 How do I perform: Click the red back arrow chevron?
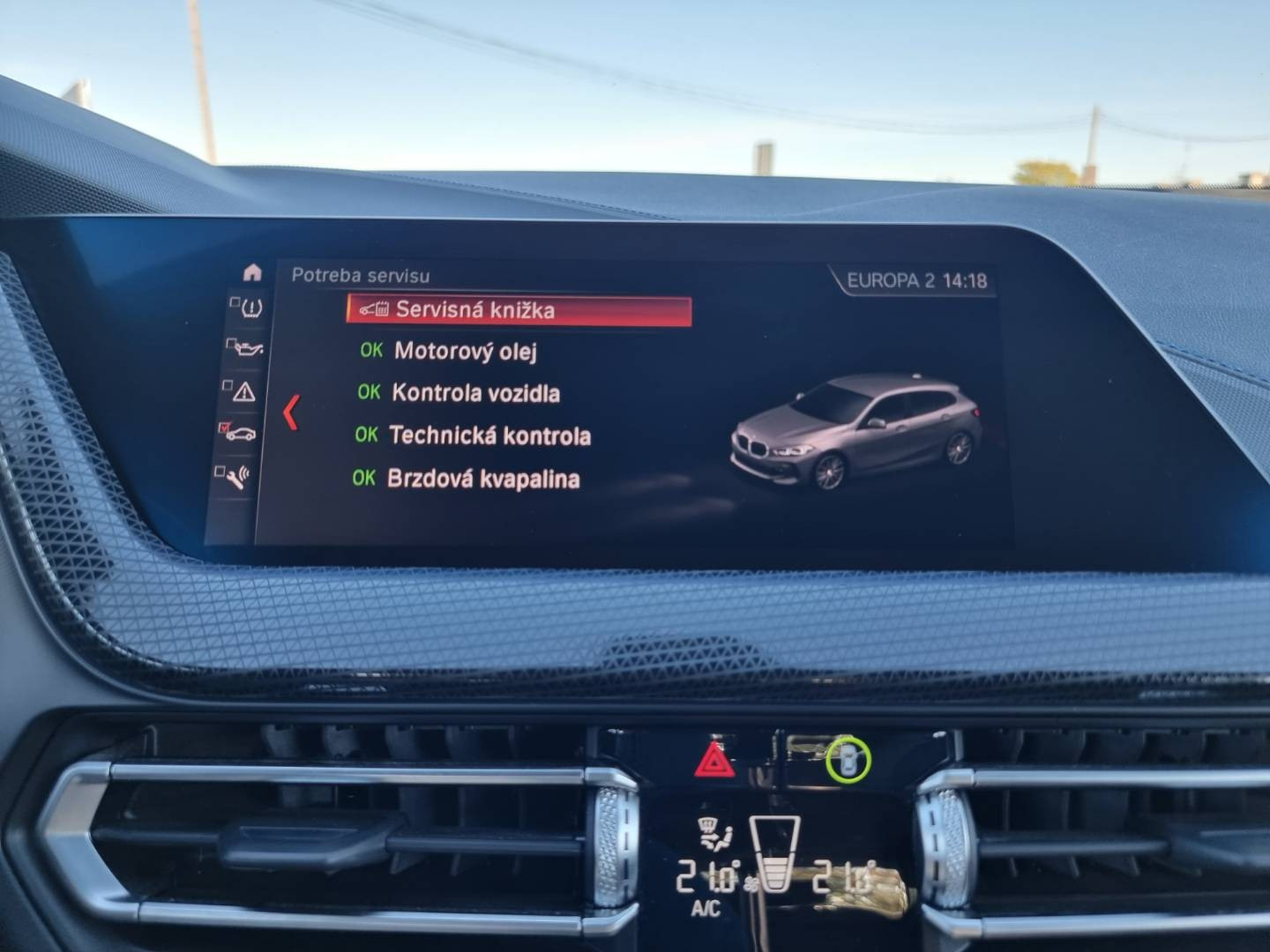coord(291,413)
